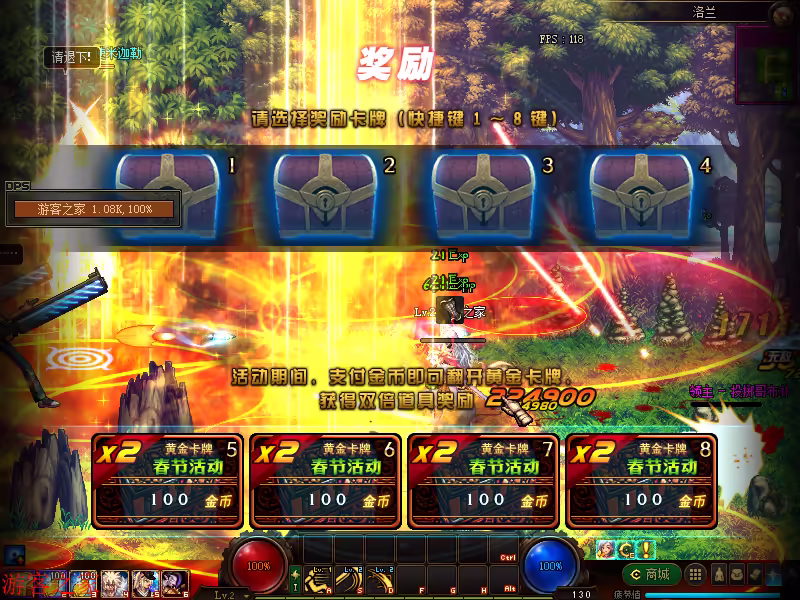Viewport: 800px width, 600px height.
Task: Use the Lv.2 skill on key S
Action: (350, 580)
